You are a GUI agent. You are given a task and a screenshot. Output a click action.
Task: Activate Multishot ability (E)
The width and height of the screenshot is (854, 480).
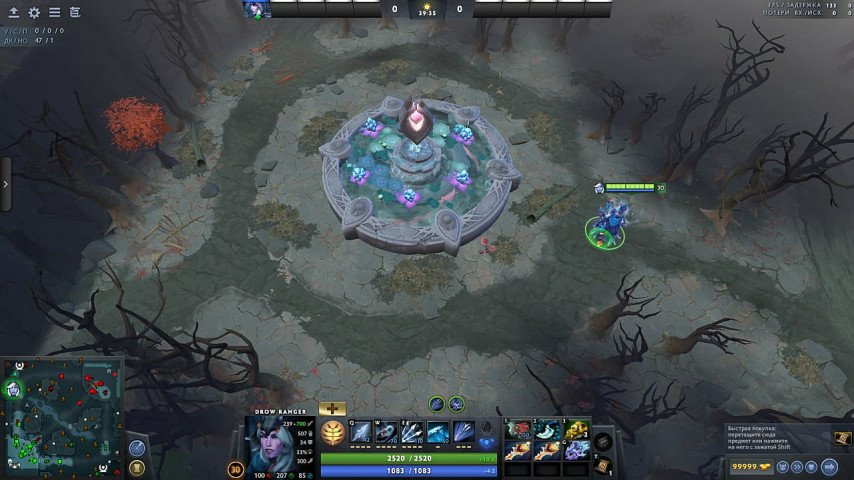click(x=413, y=432)
